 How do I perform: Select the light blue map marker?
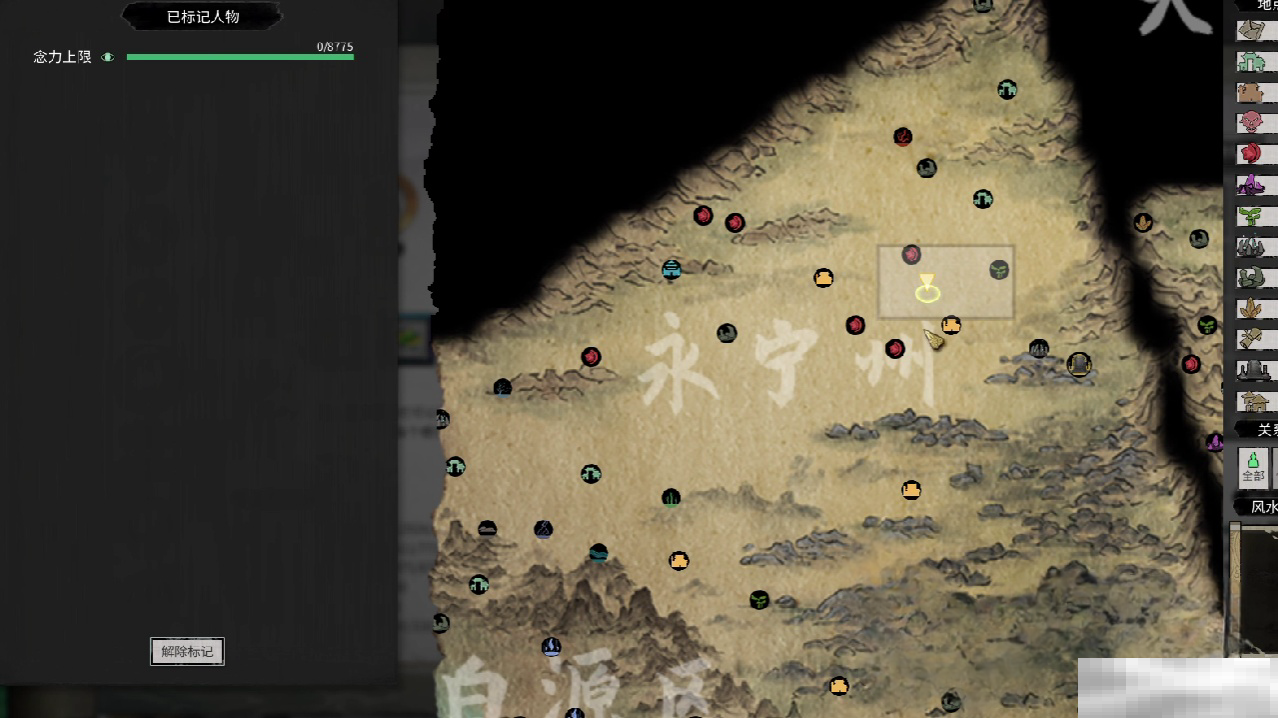pos(671,268)
